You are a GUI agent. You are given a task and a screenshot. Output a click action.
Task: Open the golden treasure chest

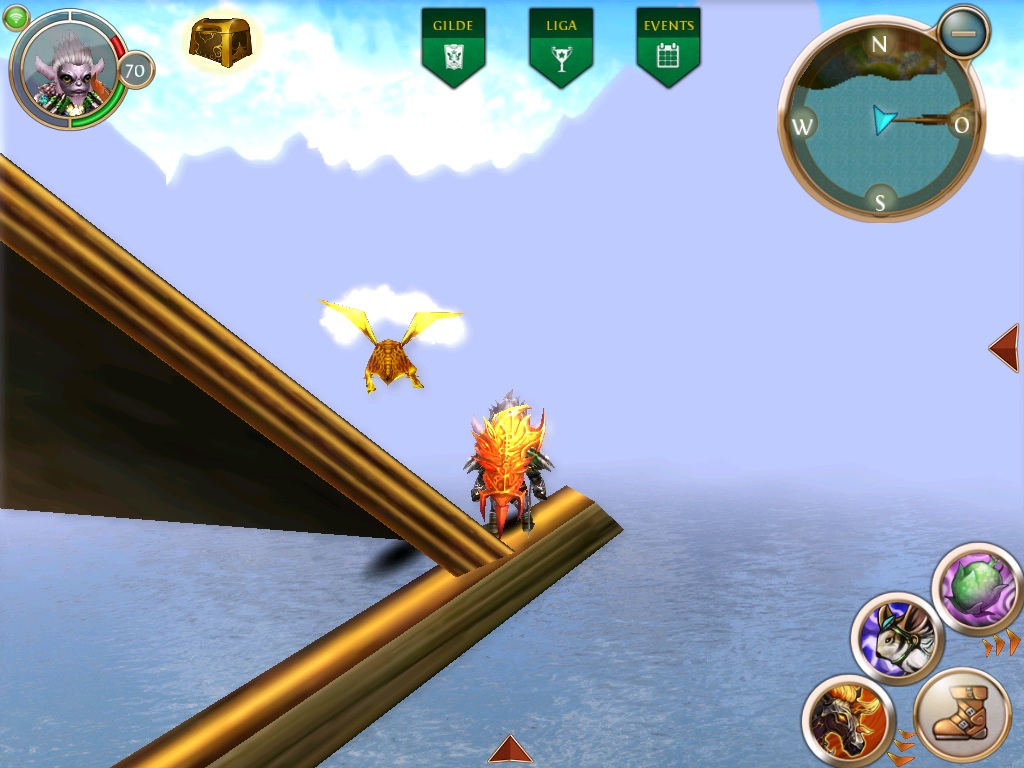click(x=220, y=42)
